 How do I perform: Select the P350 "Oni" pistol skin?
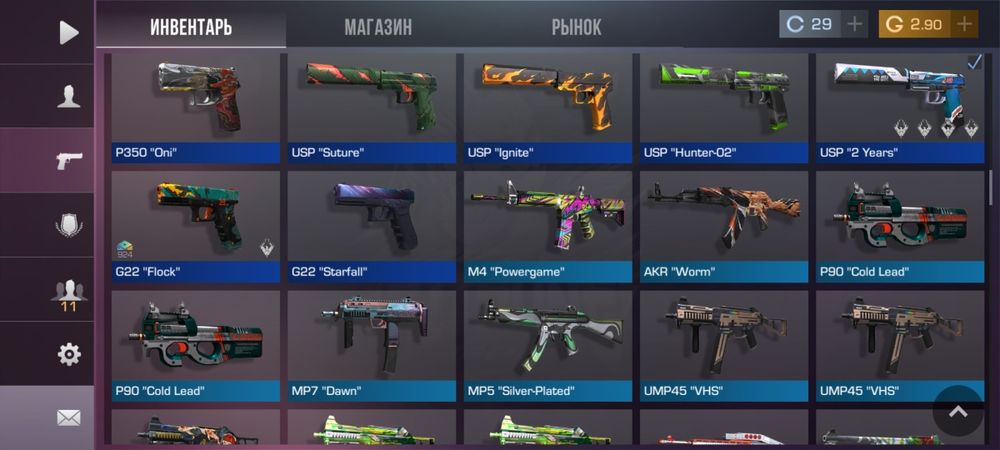point(196,105)
